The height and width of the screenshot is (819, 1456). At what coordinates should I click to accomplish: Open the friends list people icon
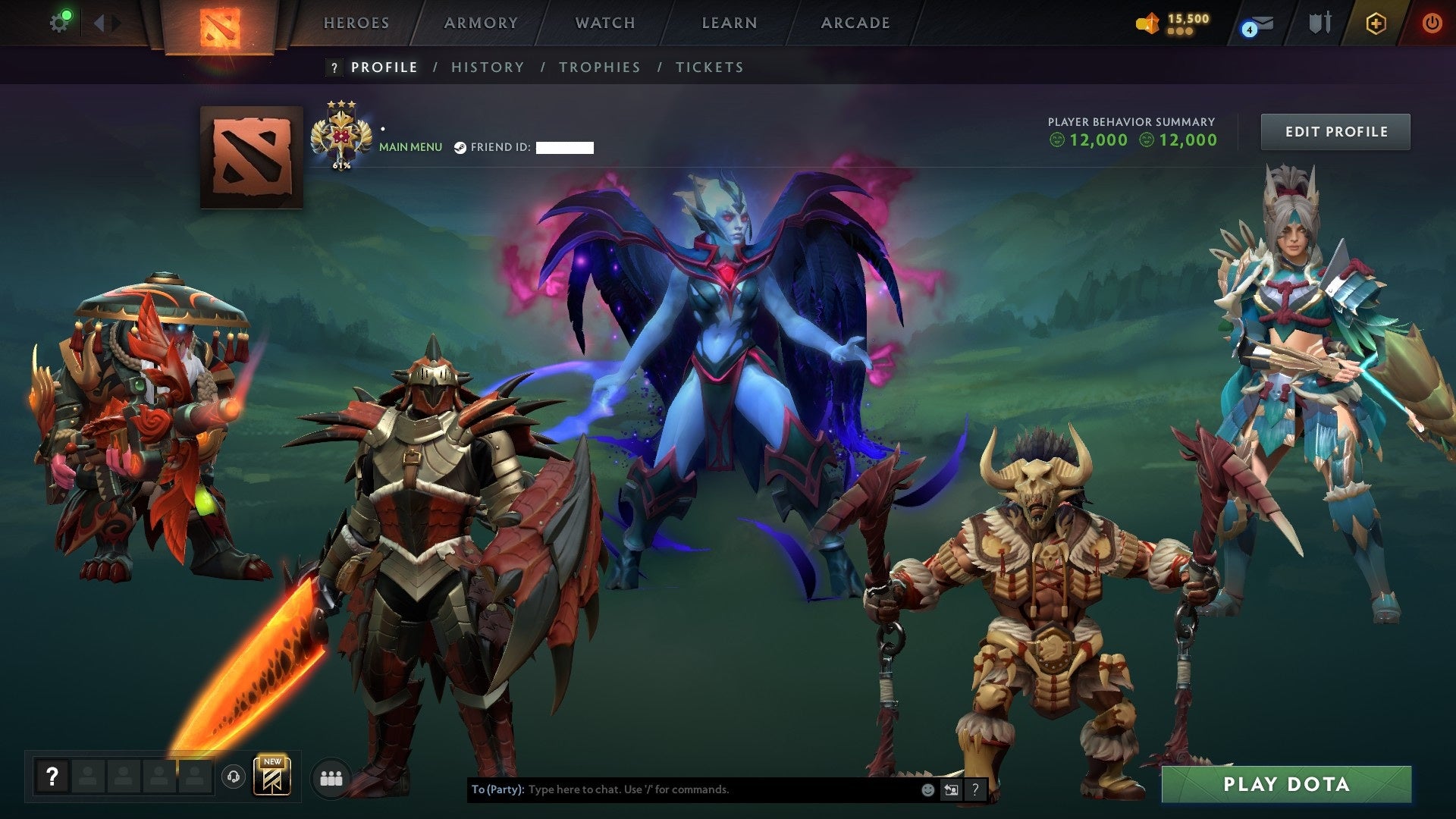coord(330,778)
